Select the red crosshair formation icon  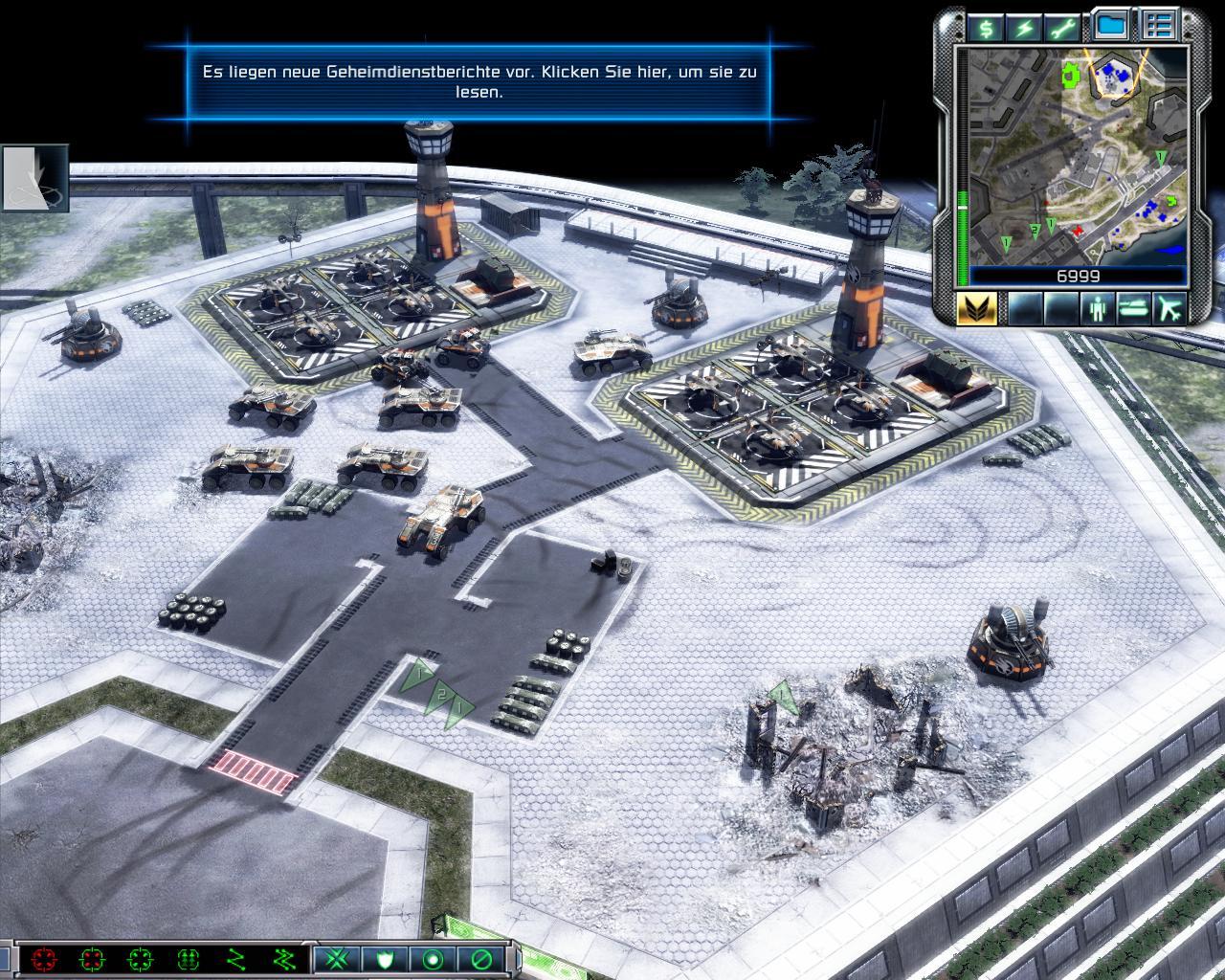click(44, 959)
